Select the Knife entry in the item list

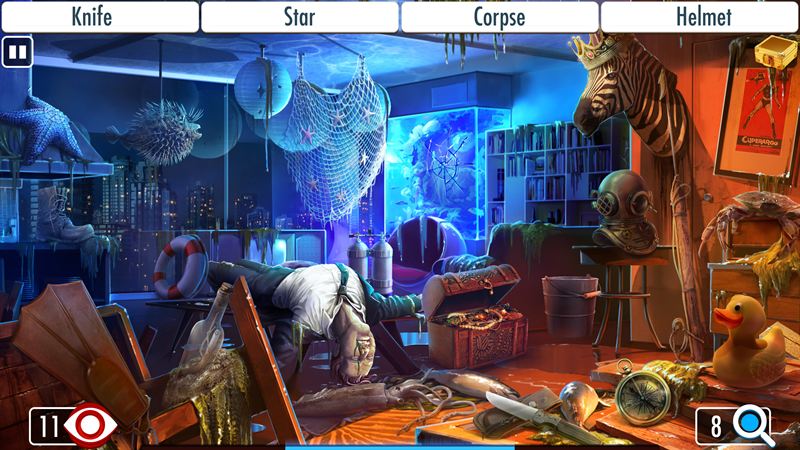pyautogui.click(x=99, y=16)
